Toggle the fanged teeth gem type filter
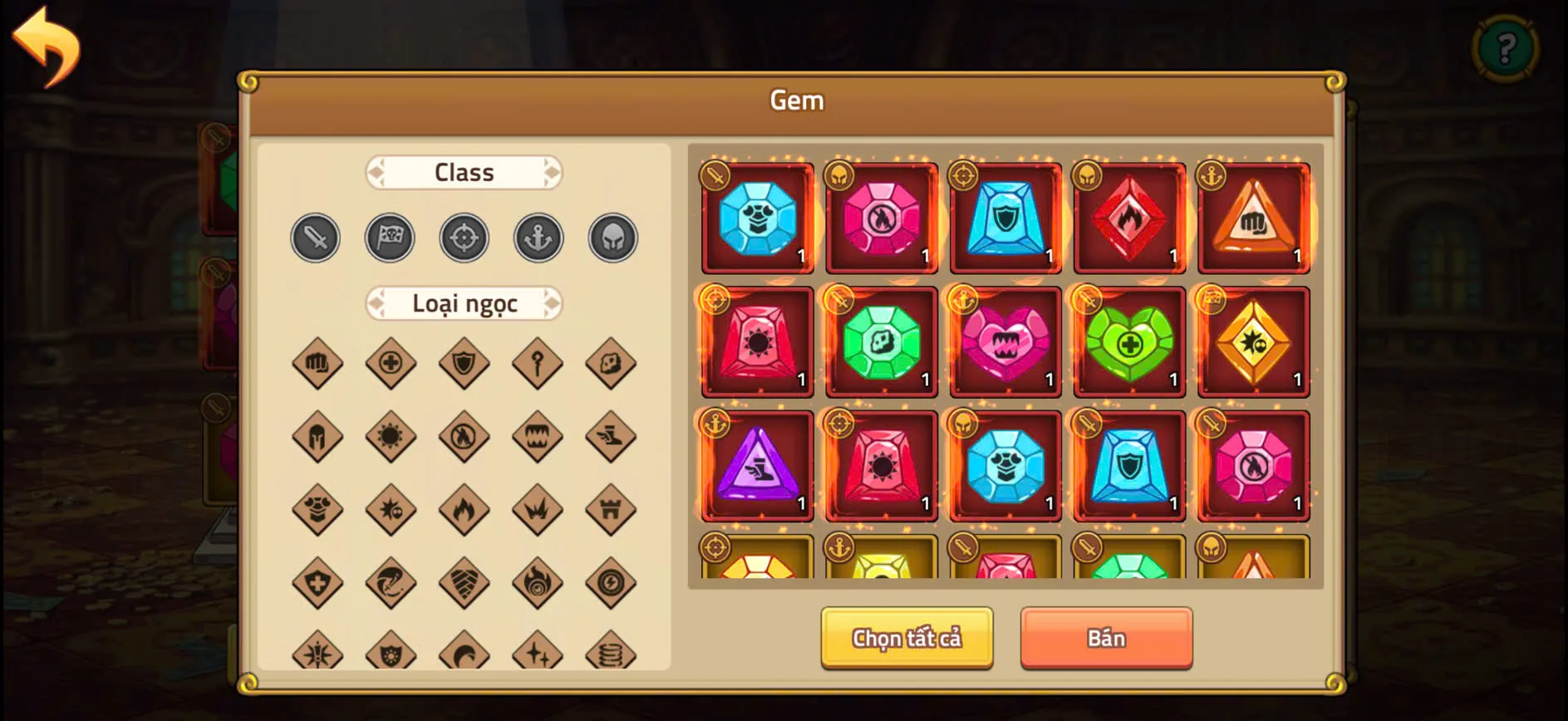 [x=538, y=436]
